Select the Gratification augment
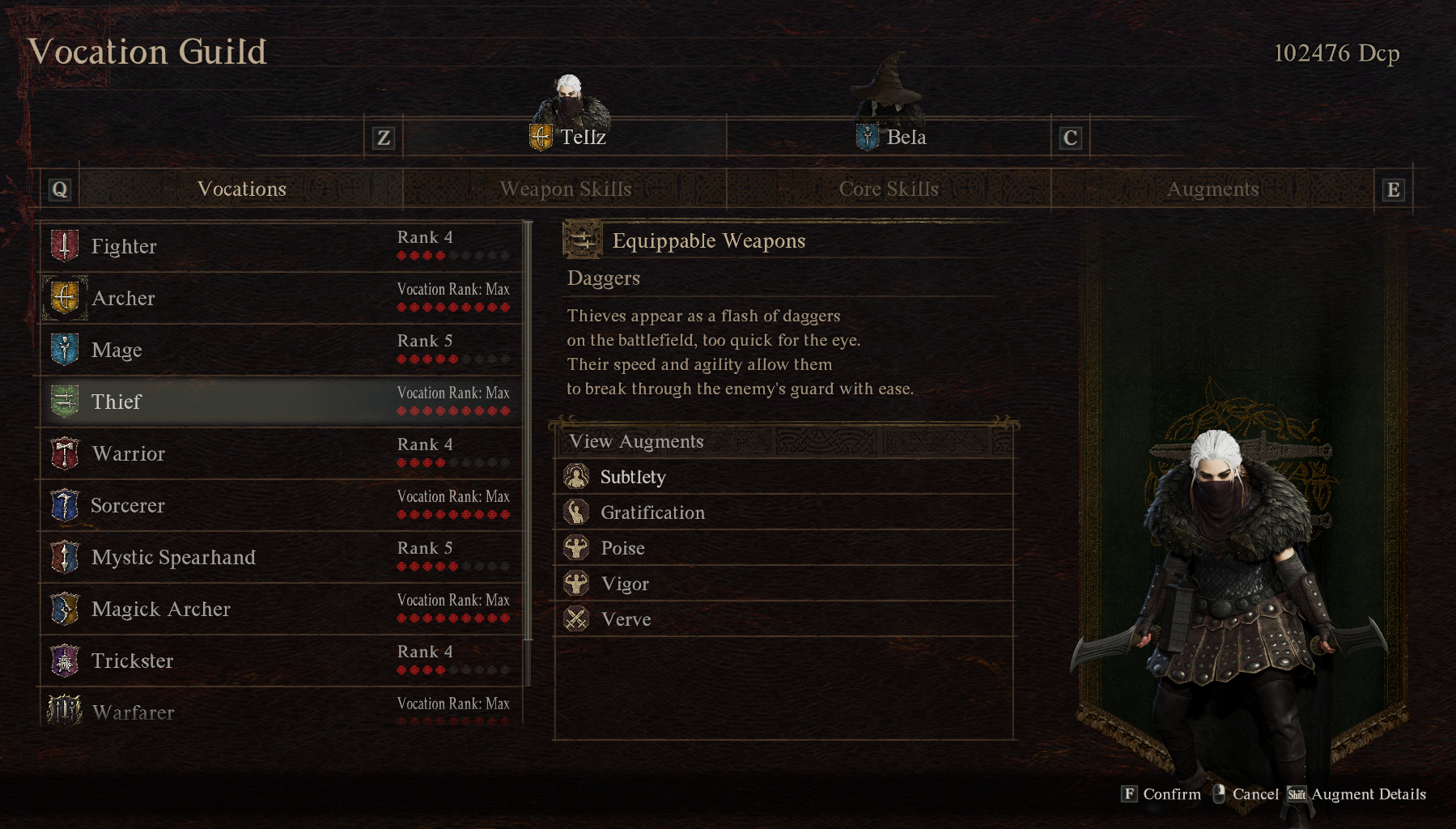This screenshot has height=829, width=1456. (x=783, y=512)
